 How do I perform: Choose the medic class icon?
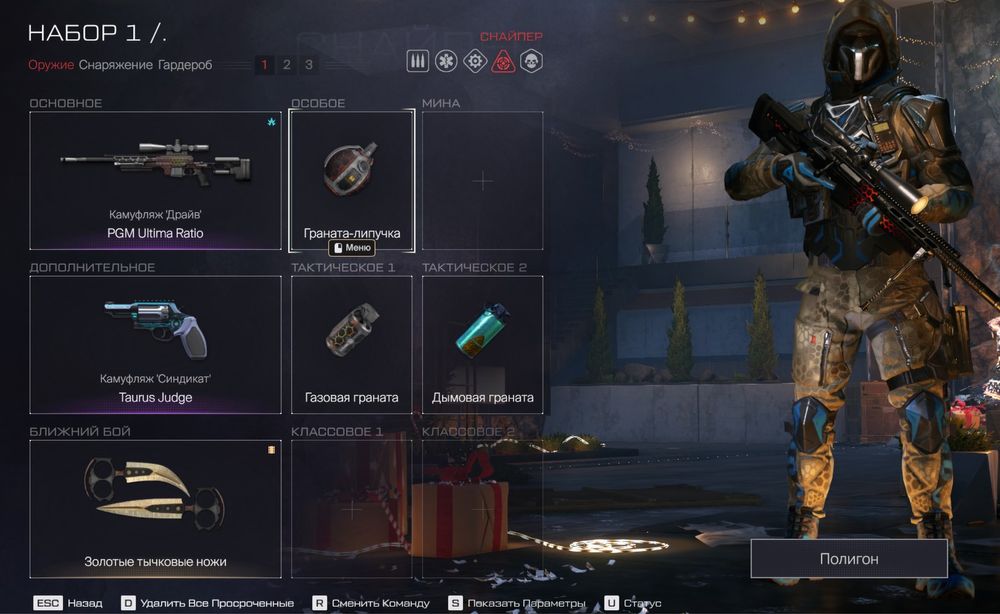[446, 61]
